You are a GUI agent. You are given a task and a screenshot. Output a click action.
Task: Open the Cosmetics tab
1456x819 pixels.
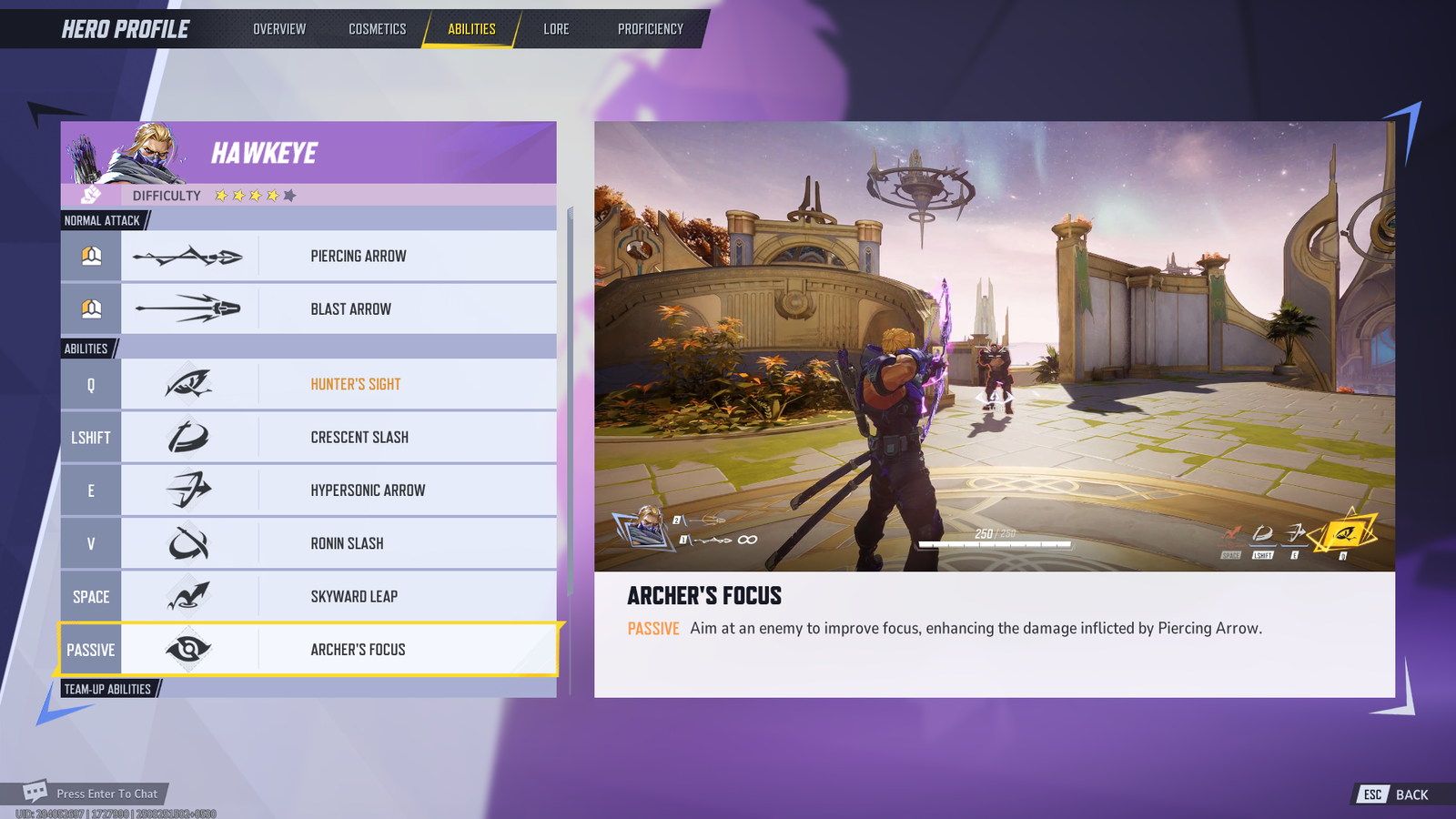pyautogui.click(x=376, y=28)
